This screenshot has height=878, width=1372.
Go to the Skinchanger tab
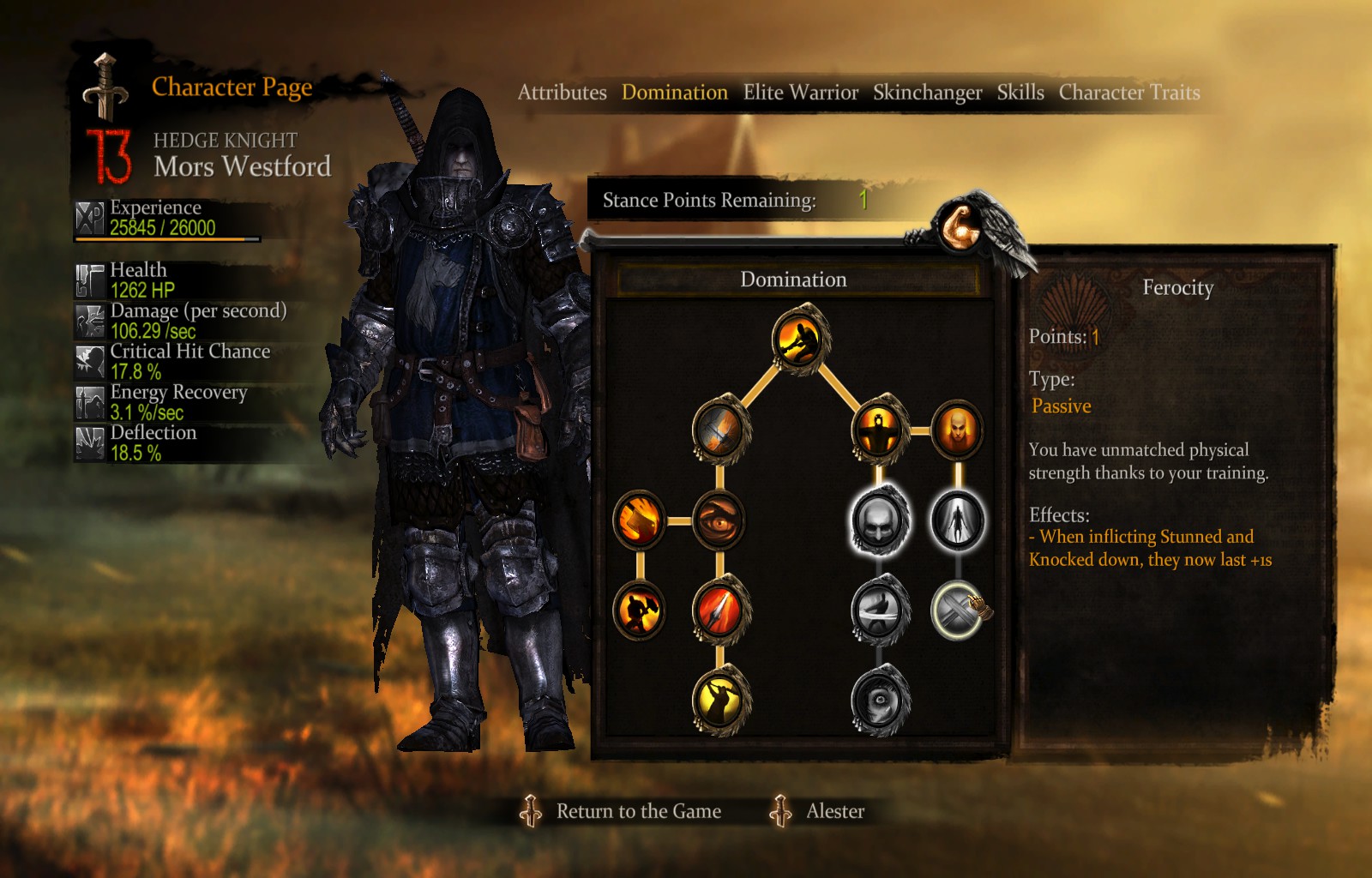point(927,93)
